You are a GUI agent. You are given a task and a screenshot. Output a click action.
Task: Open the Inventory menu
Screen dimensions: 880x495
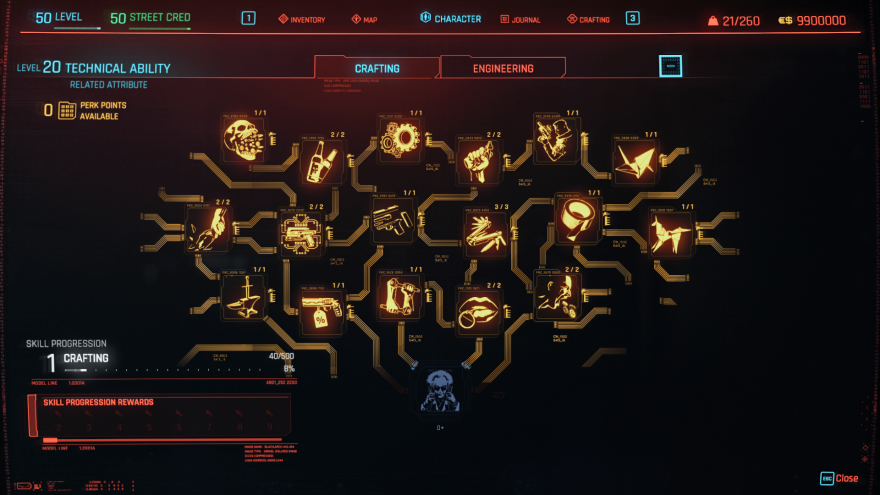[301, 19]
